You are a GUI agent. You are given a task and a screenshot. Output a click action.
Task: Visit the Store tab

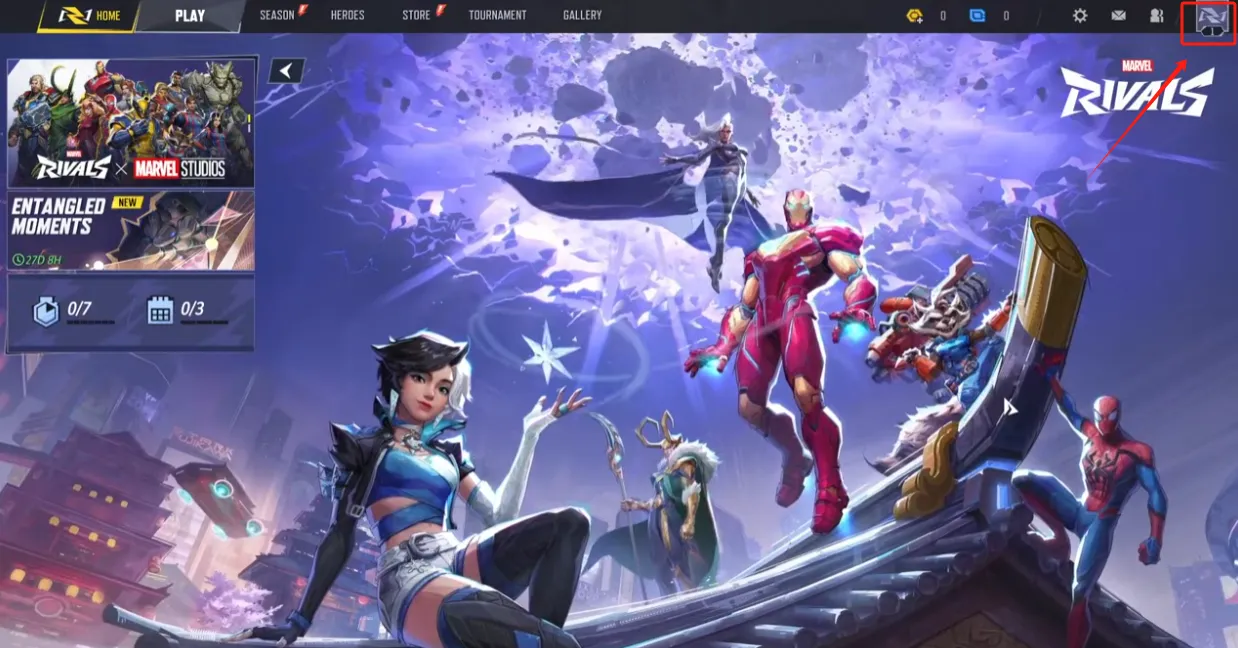click(x=416, y=16)
